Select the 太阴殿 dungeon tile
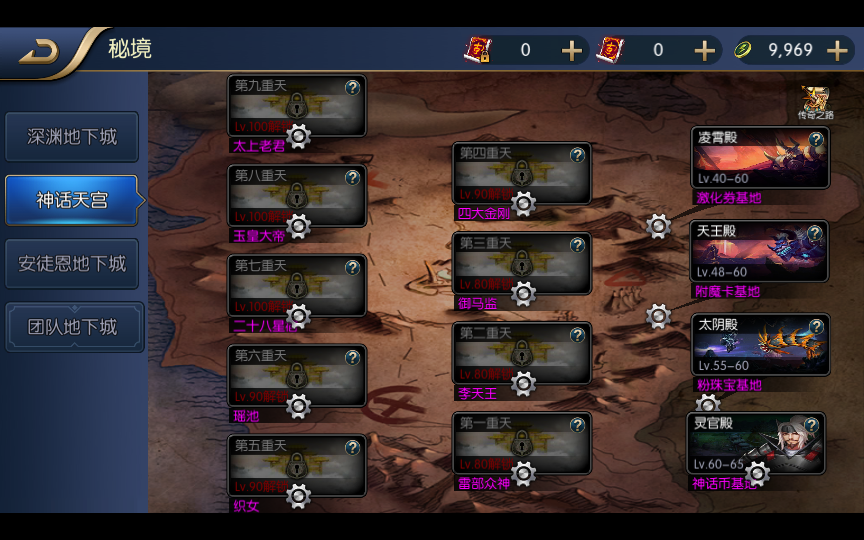Screen dimensions: 864x540 point(760,345)
